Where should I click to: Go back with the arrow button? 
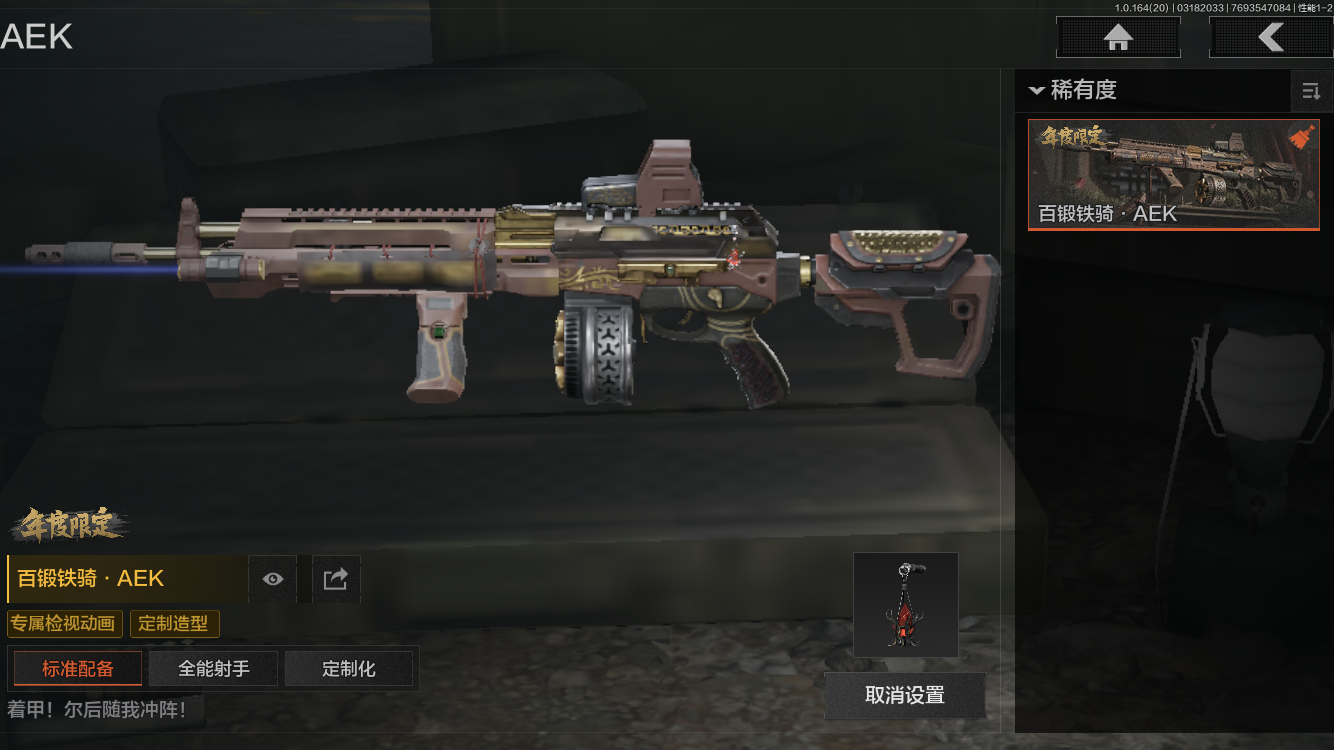[x=1270, y=38]
